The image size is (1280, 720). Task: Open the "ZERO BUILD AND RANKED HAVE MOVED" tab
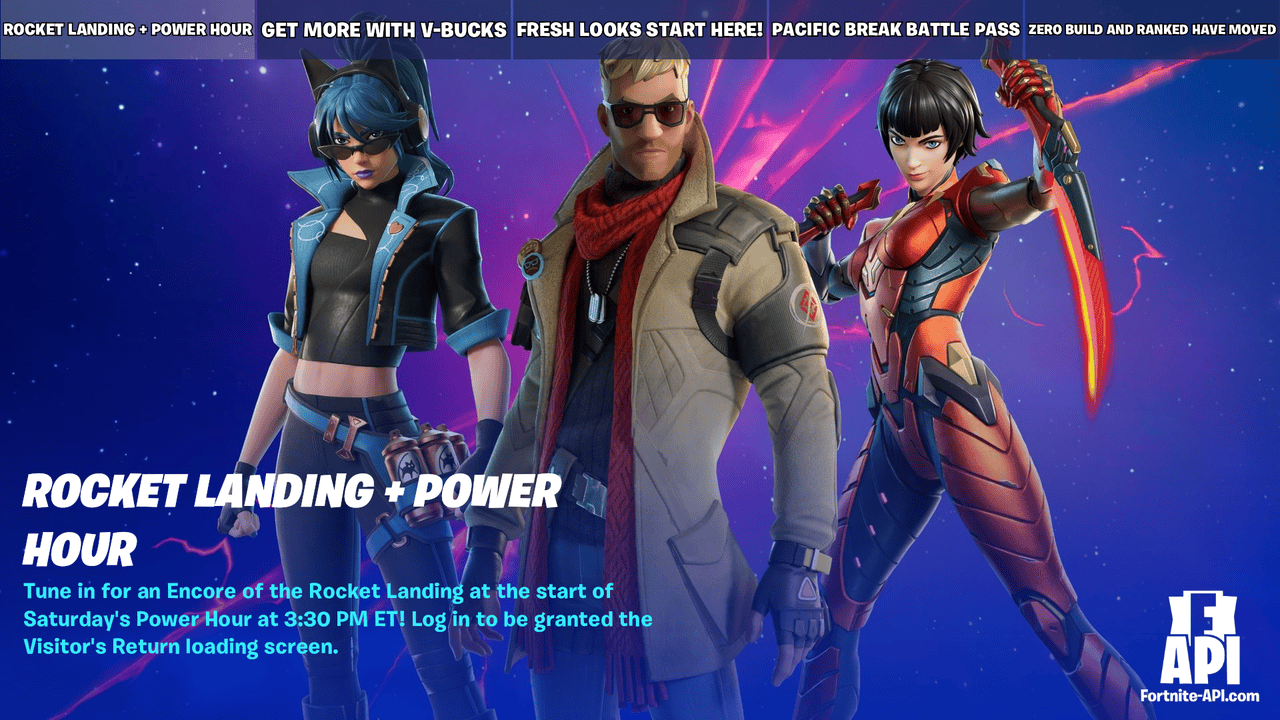(x=1150, y=29)
